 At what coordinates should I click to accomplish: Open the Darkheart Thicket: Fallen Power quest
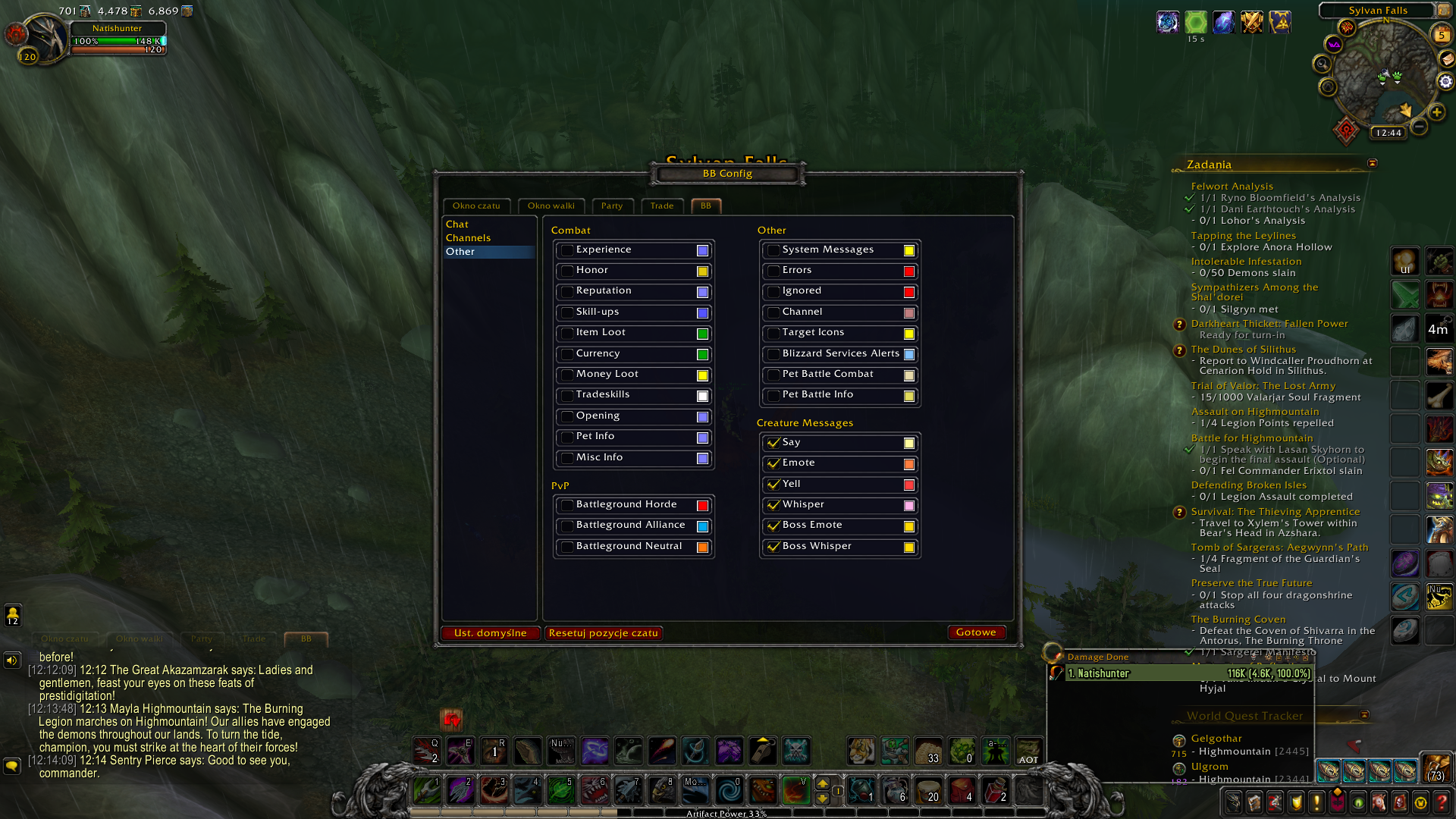(1269, 324)
